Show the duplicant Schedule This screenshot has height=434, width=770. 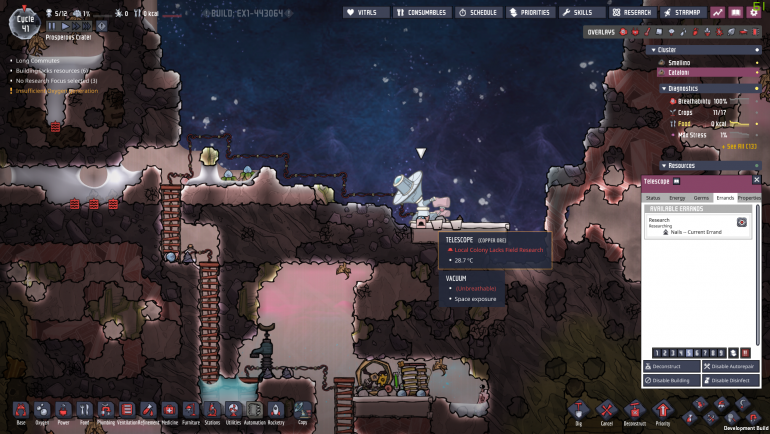pyautogui.click(x=479, y=13)
